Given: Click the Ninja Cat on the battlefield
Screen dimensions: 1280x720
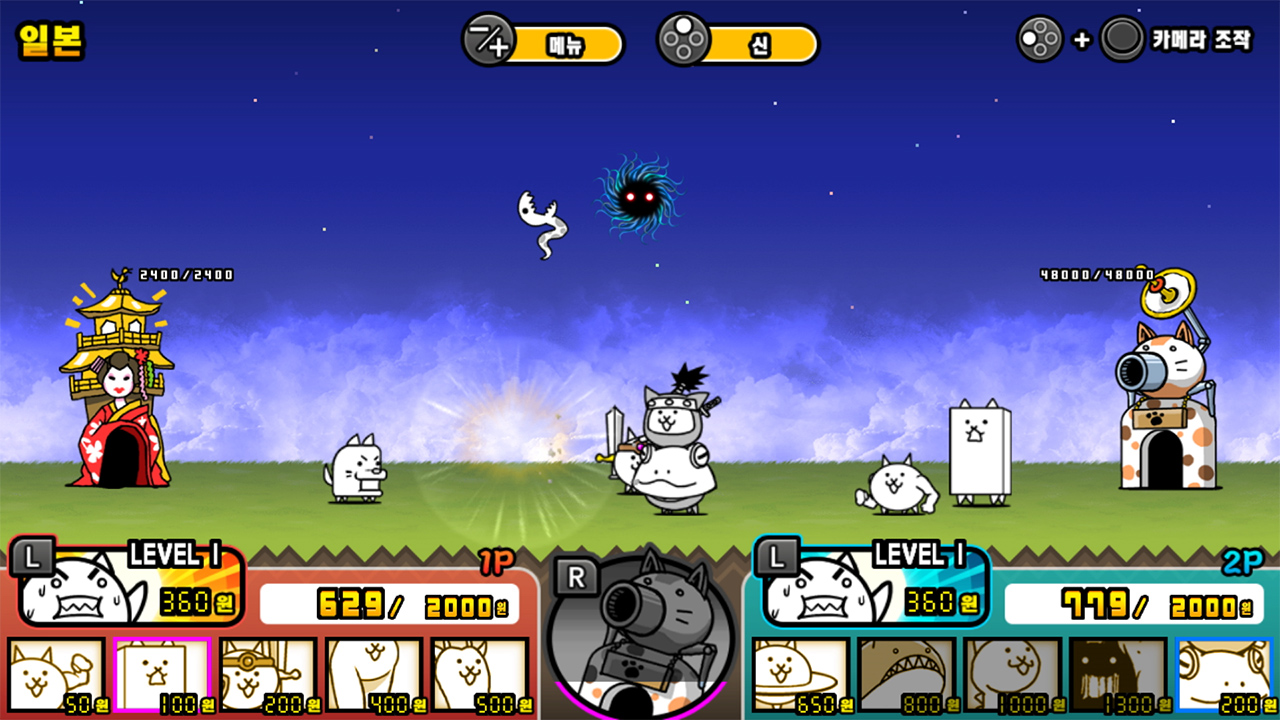Looking at the screenshot, I should click(x=670, y=430).
